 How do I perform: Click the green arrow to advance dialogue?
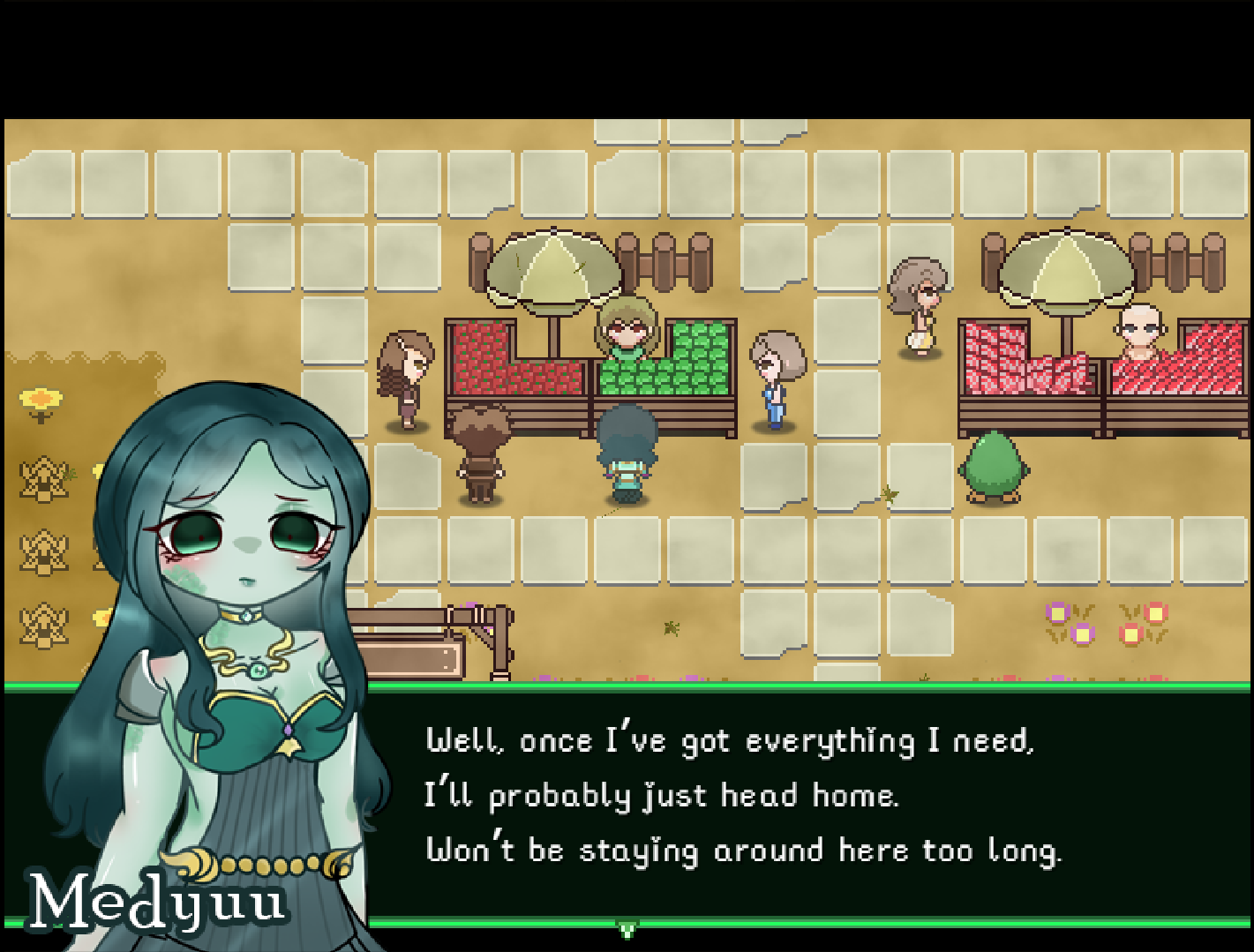[x=627, y=929]
